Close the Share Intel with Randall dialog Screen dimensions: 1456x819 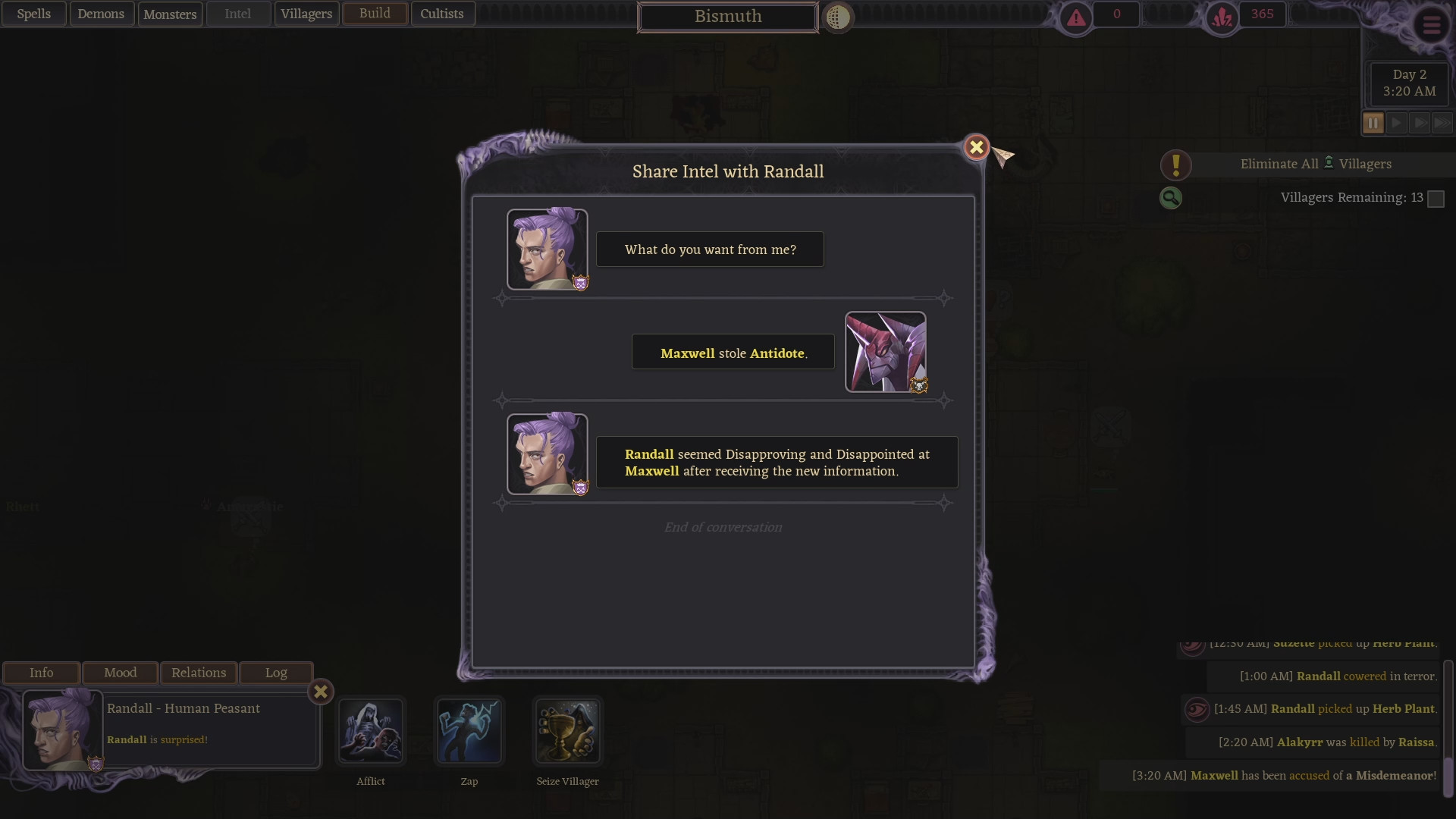tap(976, 147)
